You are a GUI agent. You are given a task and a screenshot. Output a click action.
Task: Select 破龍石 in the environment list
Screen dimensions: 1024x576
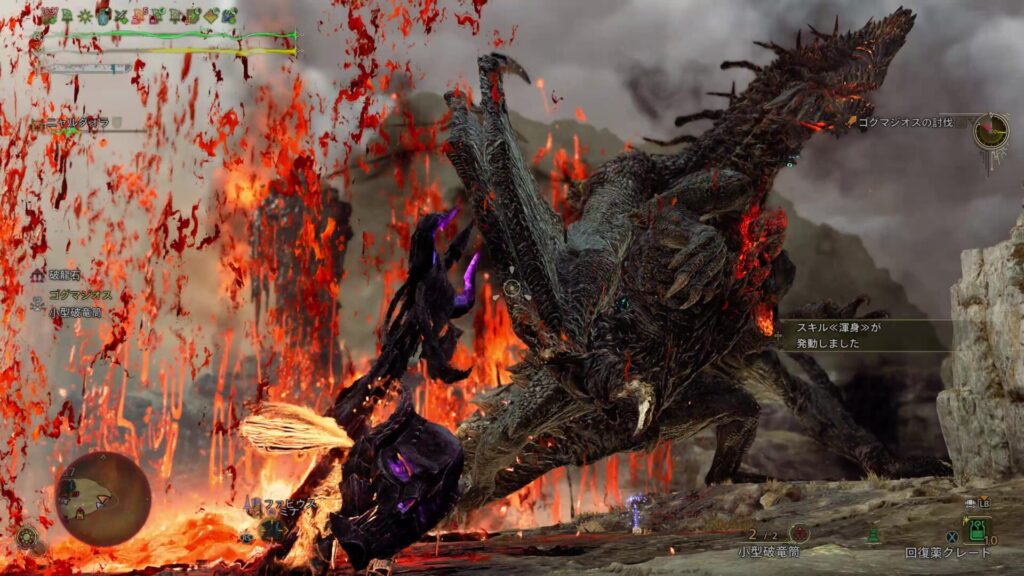[69, 274]
